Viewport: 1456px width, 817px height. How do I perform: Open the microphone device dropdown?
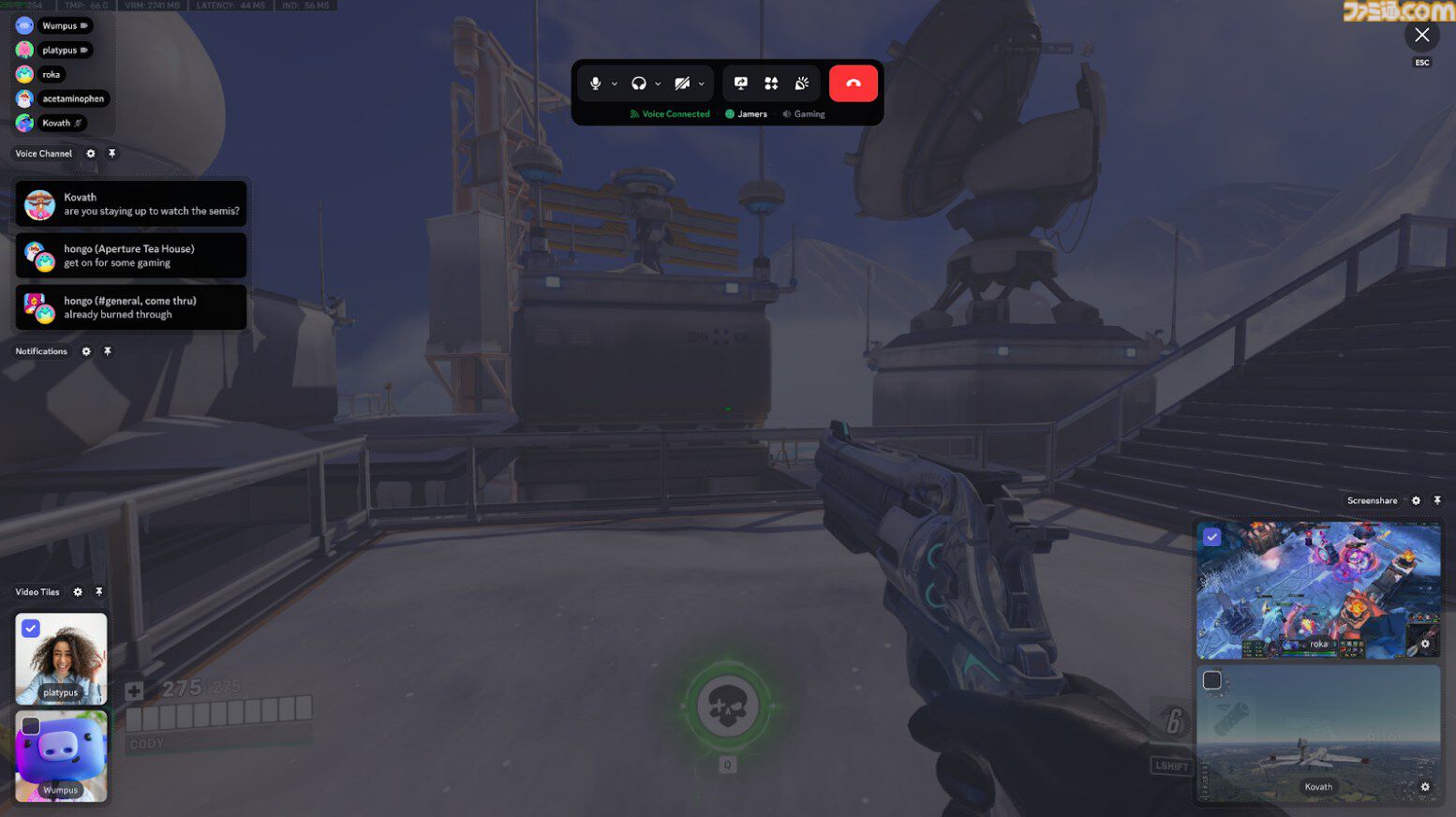tap(616, 82)
